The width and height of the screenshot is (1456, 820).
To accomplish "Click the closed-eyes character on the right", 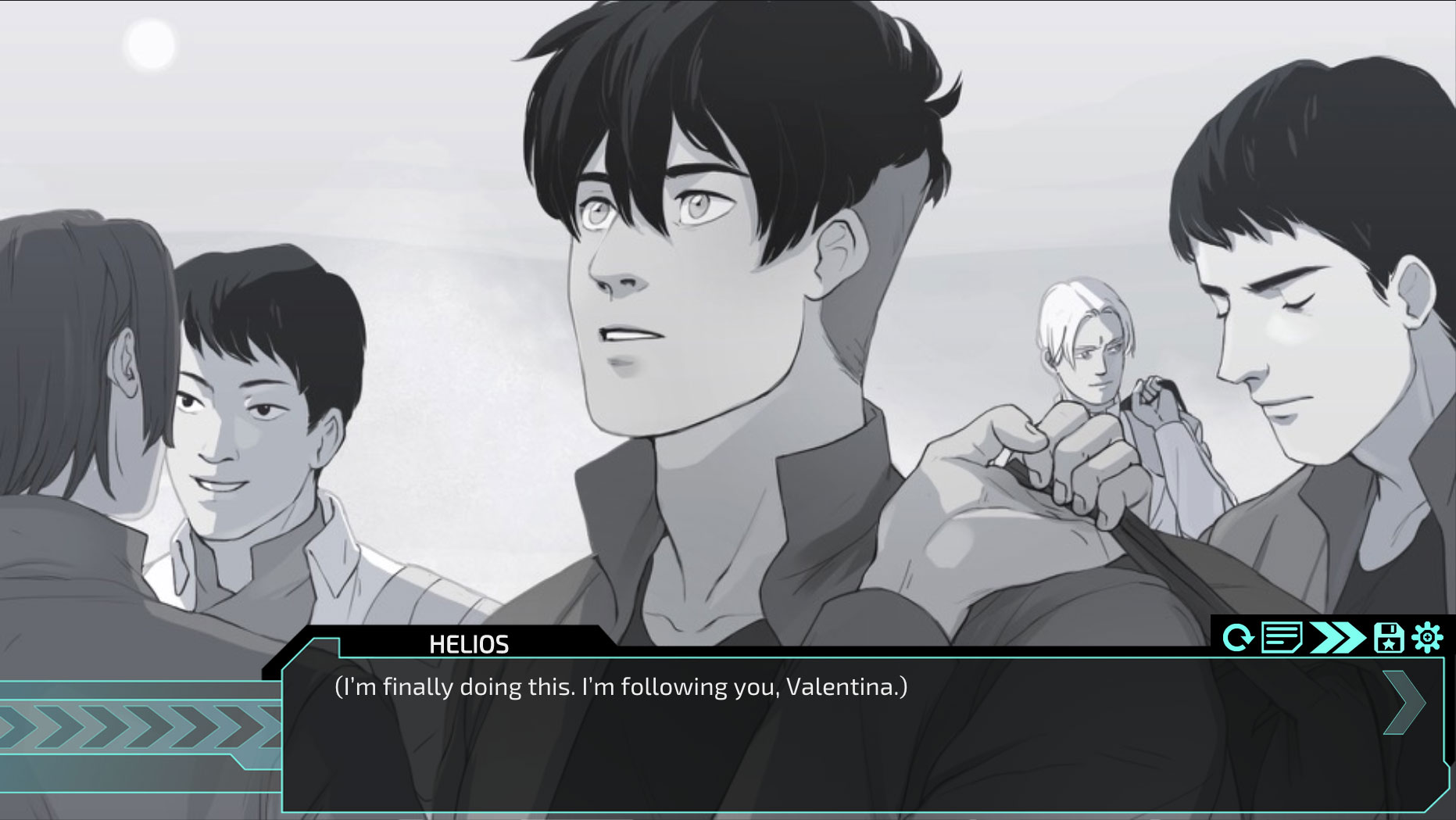I will (1297, 328).
